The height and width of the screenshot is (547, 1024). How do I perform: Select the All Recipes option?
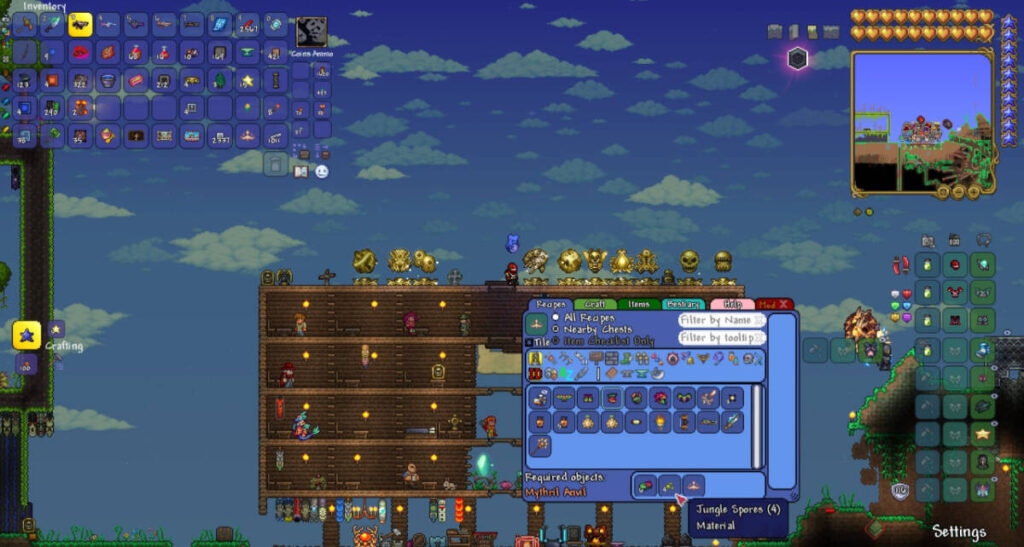coord(556,318)
